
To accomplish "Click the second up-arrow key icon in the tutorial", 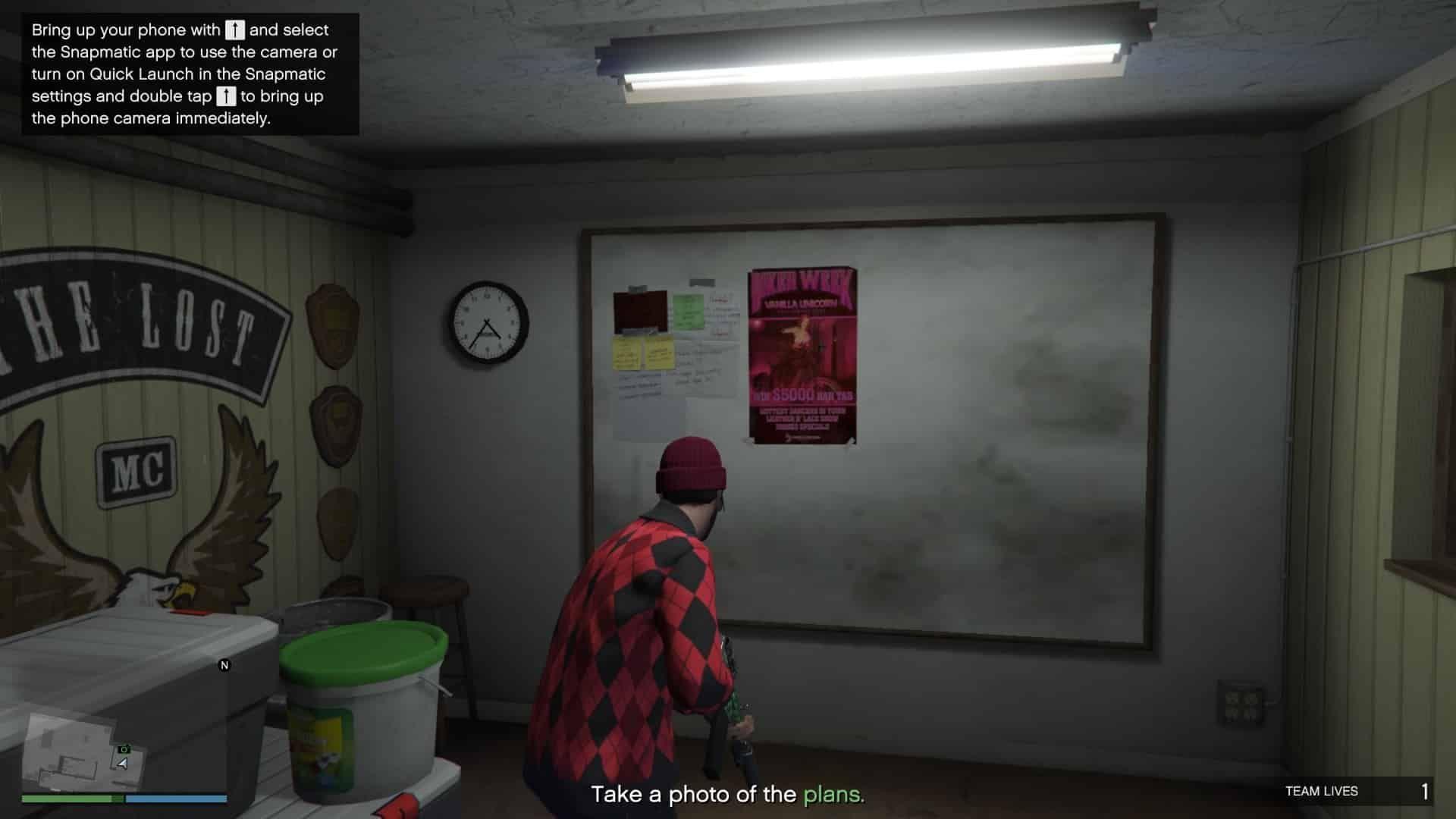I will [x=227, y=96].
